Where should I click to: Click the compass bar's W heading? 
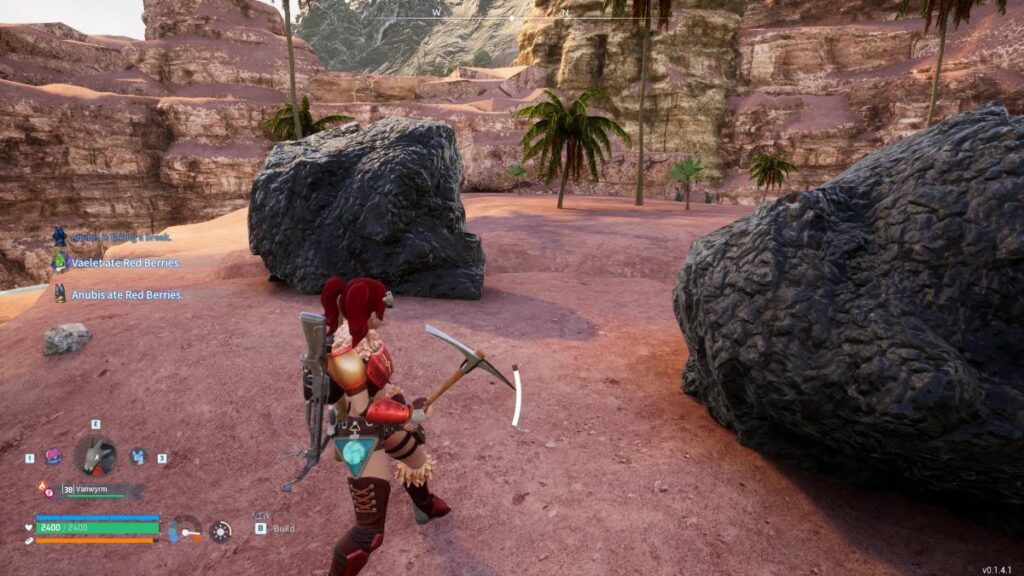click(x=437, y=12)
